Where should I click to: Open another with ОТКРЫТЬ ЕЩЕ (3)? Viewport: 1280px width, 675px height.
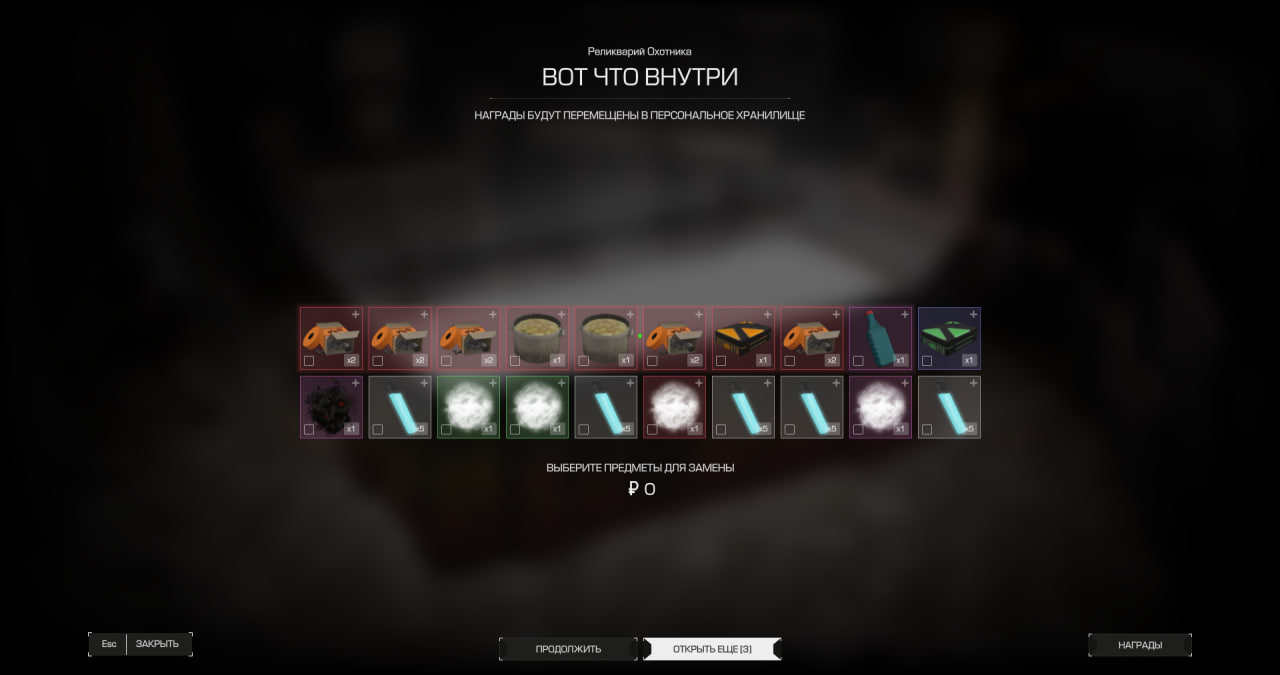[x=712, y=649]
